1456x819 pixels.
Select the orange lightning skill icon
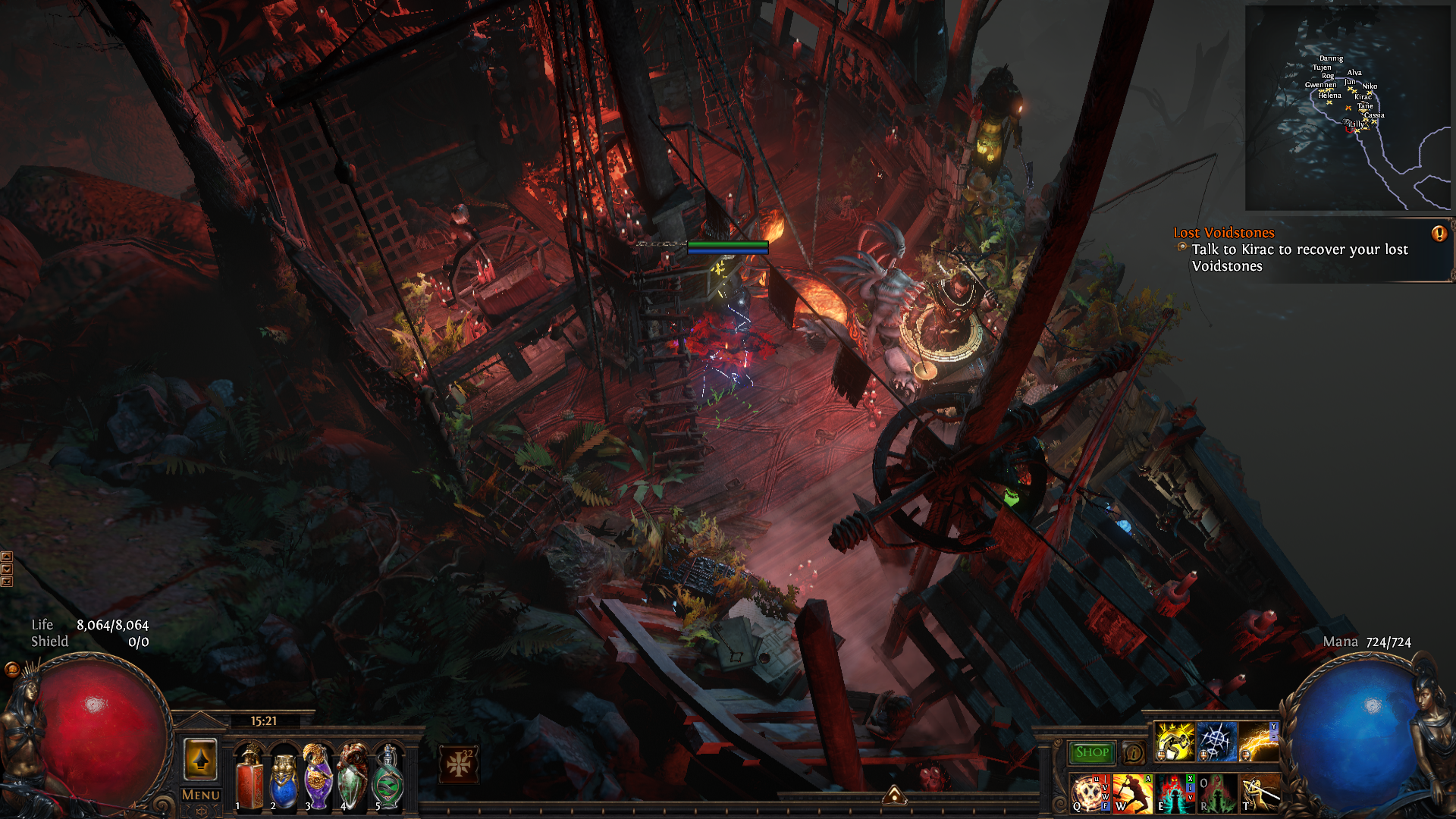pyautogui.click(x=1259, y=741)
